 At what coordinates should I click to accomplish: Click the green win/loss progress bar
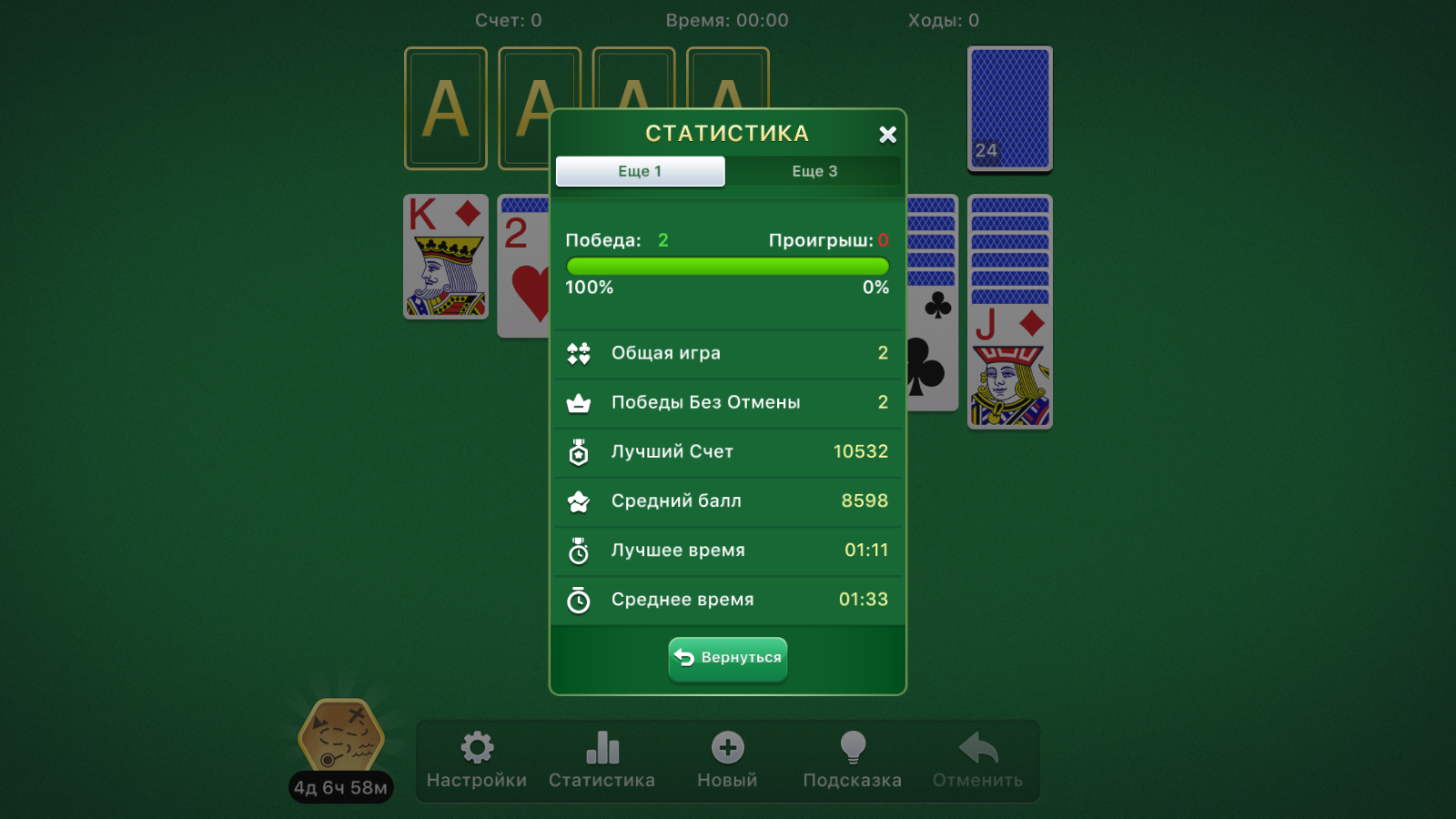tap(727, 266)
